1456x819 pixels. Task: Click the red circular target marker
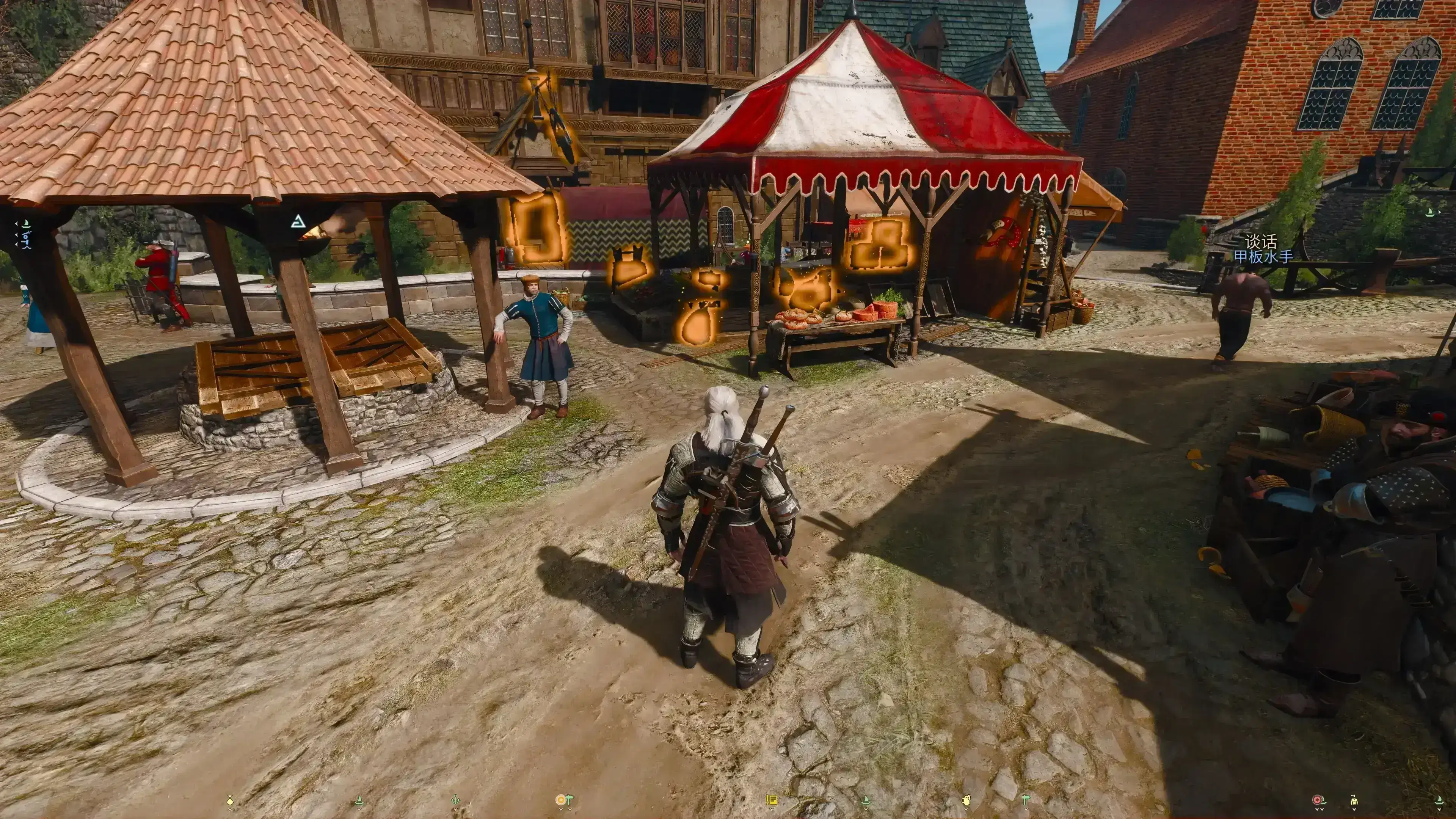click(1318, 800)
